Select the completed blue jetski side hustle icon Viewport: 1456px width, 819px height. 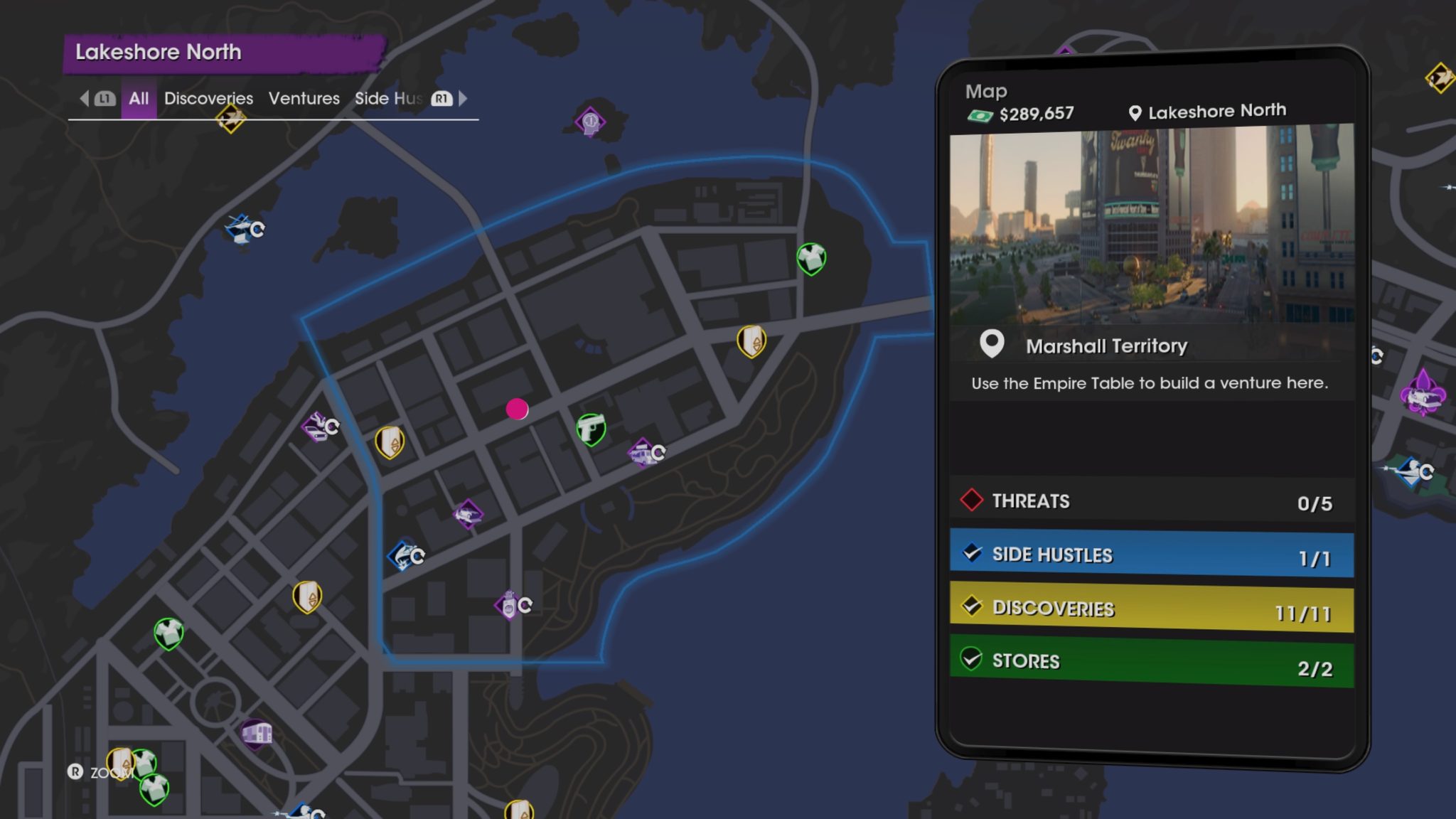[x=404, y=557]
